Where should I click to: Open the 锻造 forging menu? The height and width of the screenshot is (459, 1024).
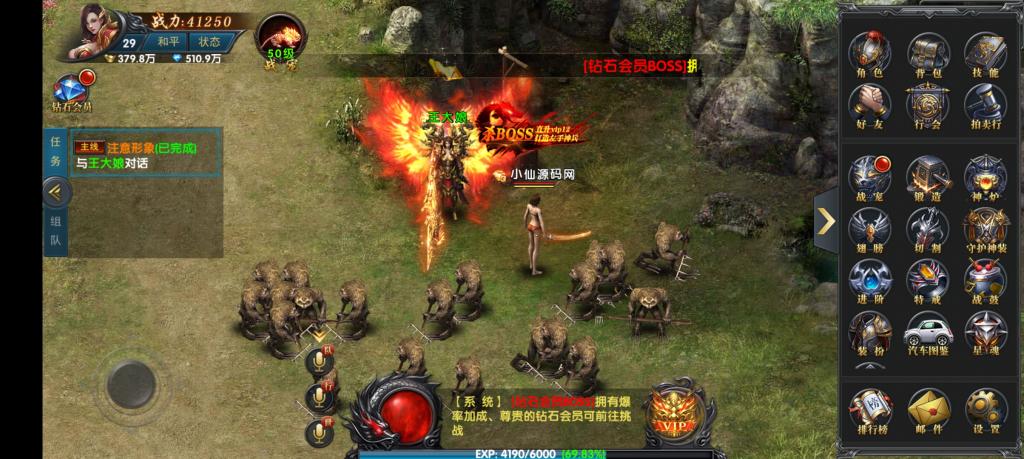click(x=927, y=178)
